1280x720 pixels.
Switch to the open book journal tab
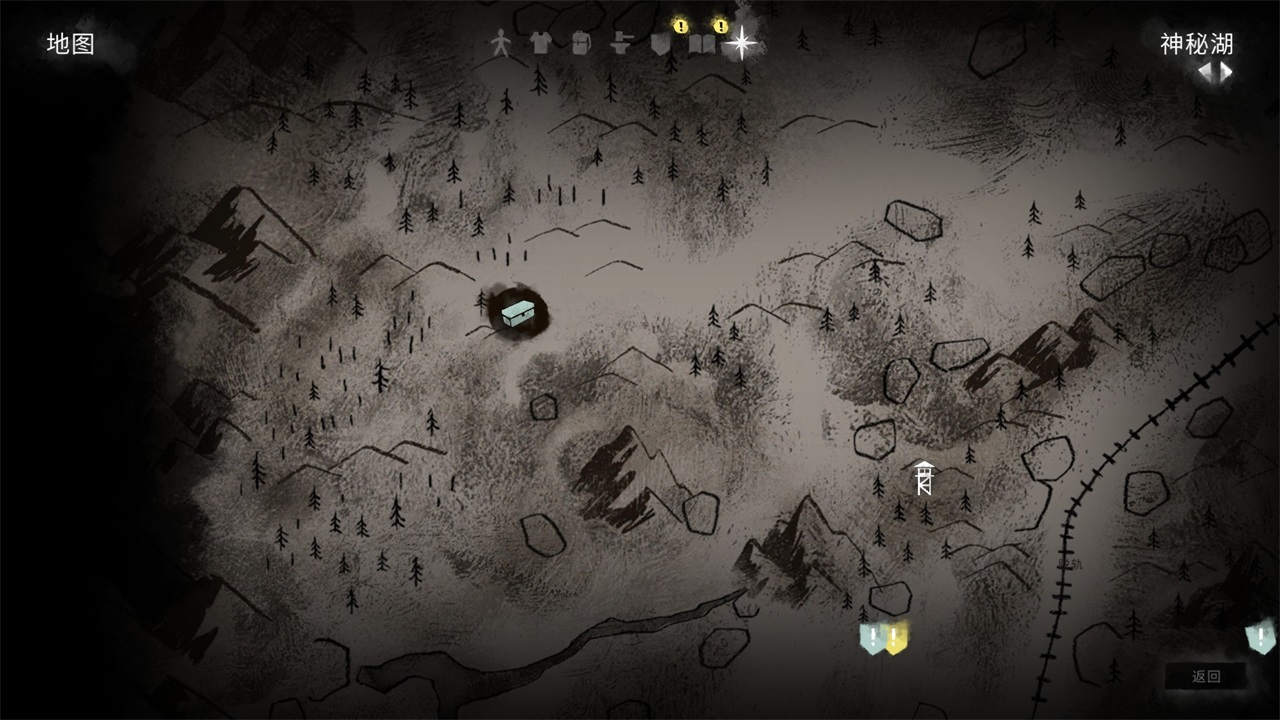(701, 44)
